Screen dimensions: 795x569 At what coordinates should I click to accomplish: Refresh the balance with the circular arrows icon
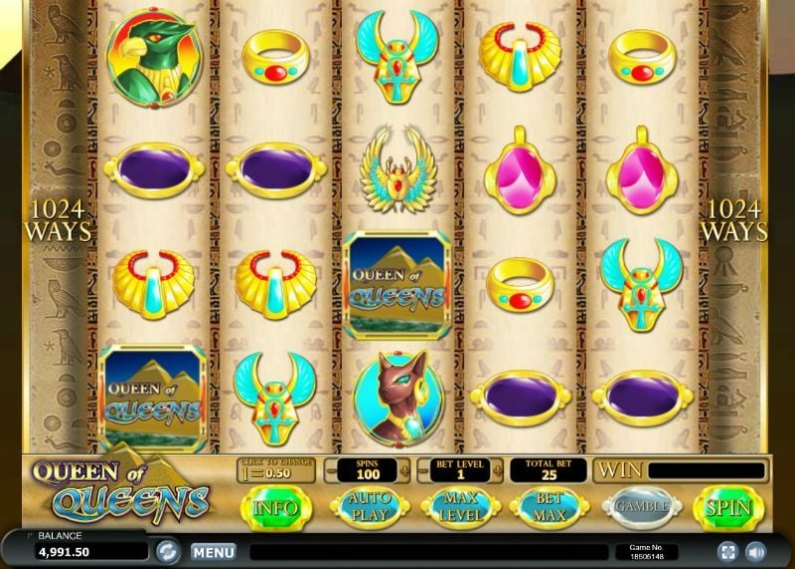click(x=168, y=550)
